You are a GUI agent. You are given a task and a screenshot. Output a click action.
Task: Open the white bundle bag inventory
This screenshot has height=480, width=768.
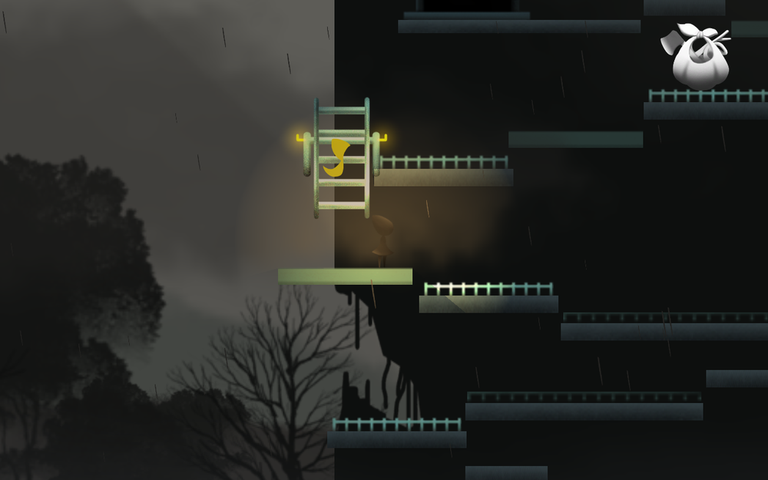click(699, 57)
